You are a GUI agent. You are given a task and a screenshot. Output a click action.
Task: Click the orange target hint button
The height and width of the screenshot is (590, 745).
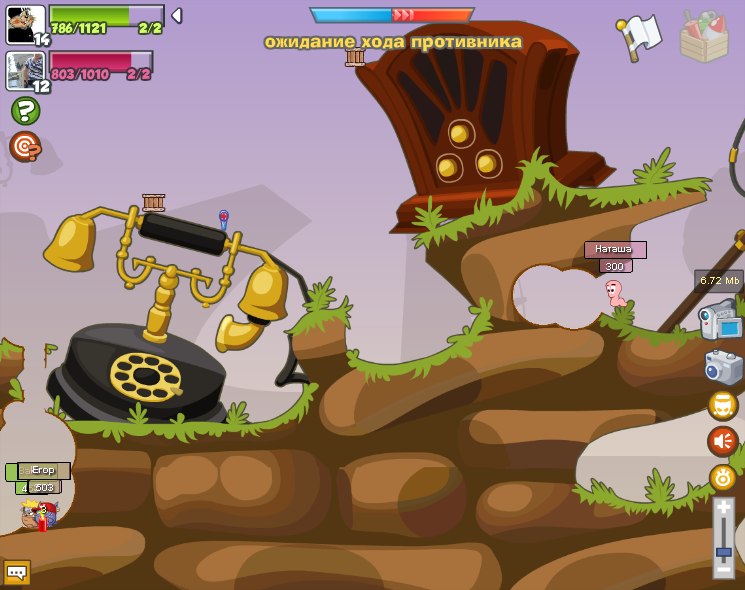pos(25,147)
